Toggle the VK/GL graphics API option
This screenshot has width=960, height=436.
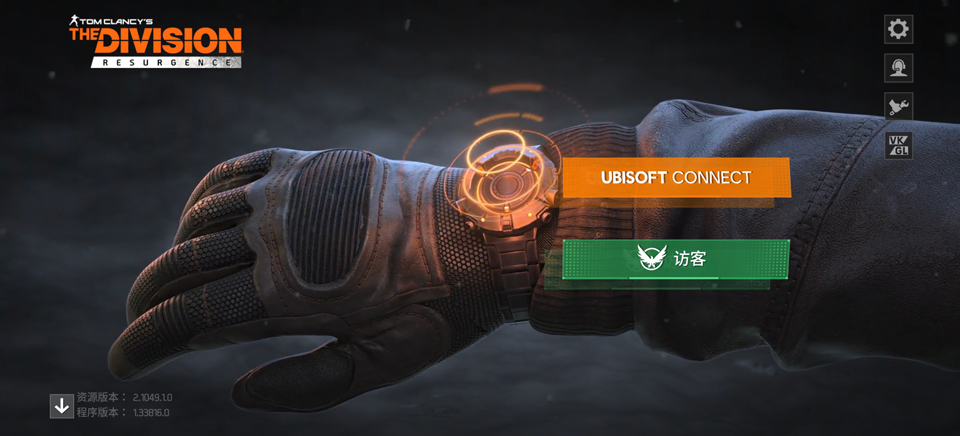(x=898, y=145)
